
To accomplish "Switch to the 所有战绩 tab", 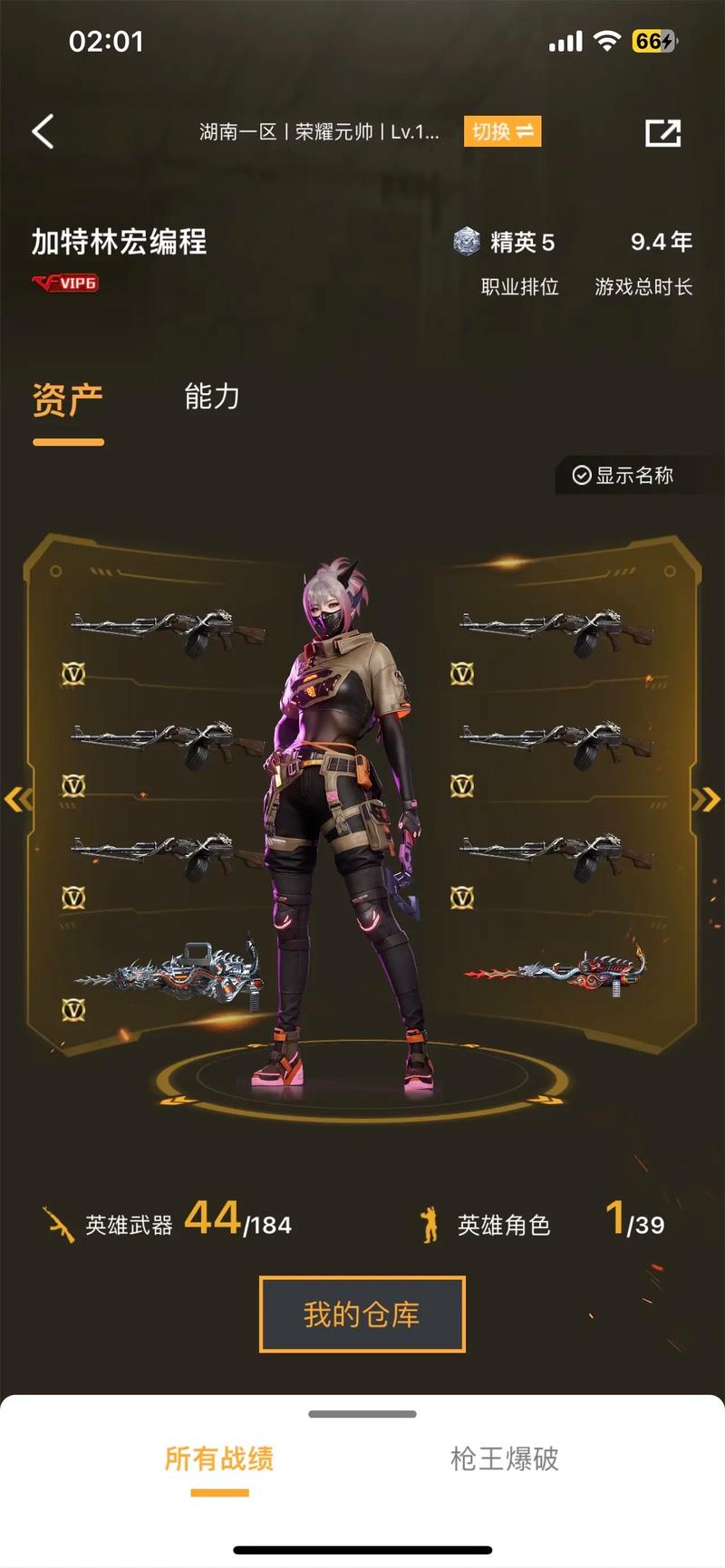I will pyautogui.click(x=218, y=1458).
